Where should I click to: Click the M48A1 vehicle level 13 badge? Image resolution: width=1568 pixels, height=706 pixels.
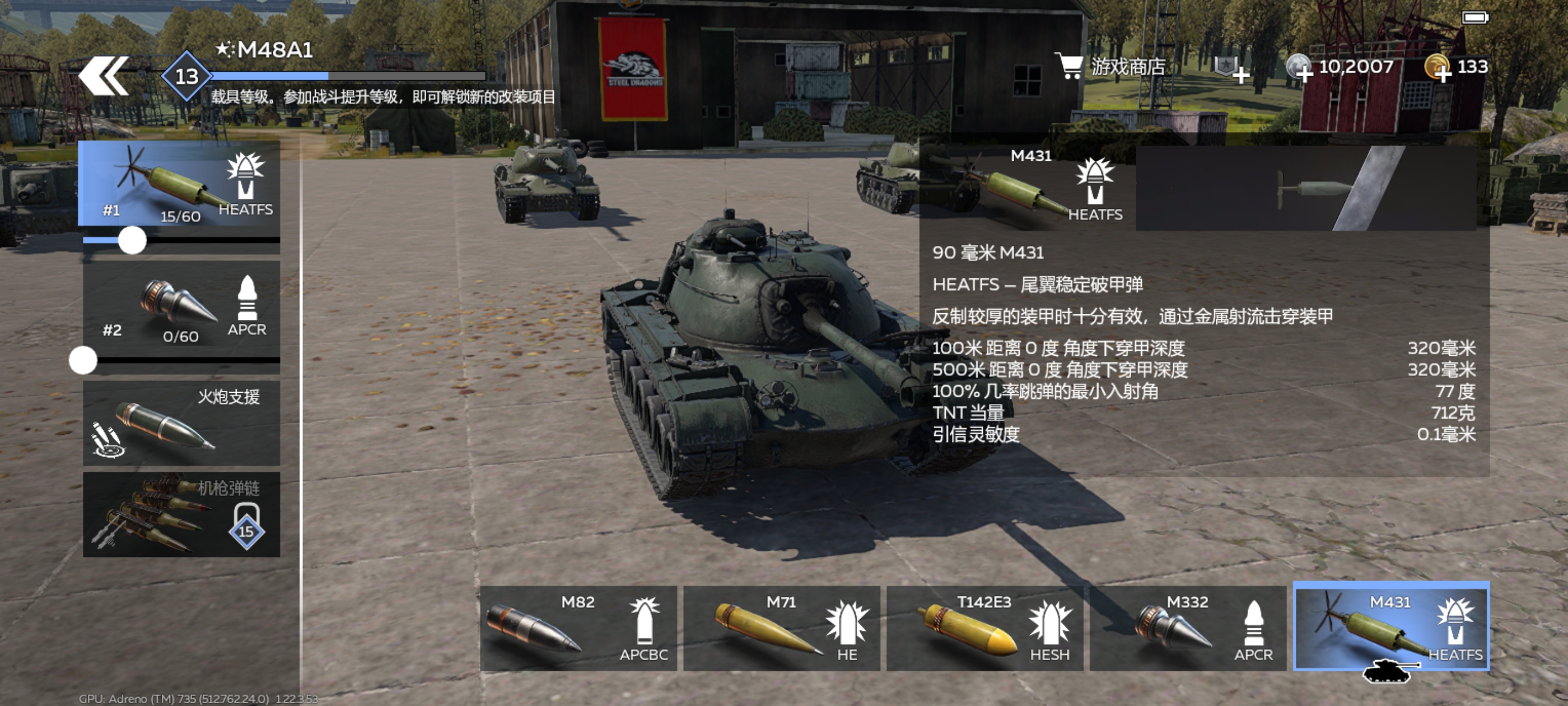coord(186,76)
